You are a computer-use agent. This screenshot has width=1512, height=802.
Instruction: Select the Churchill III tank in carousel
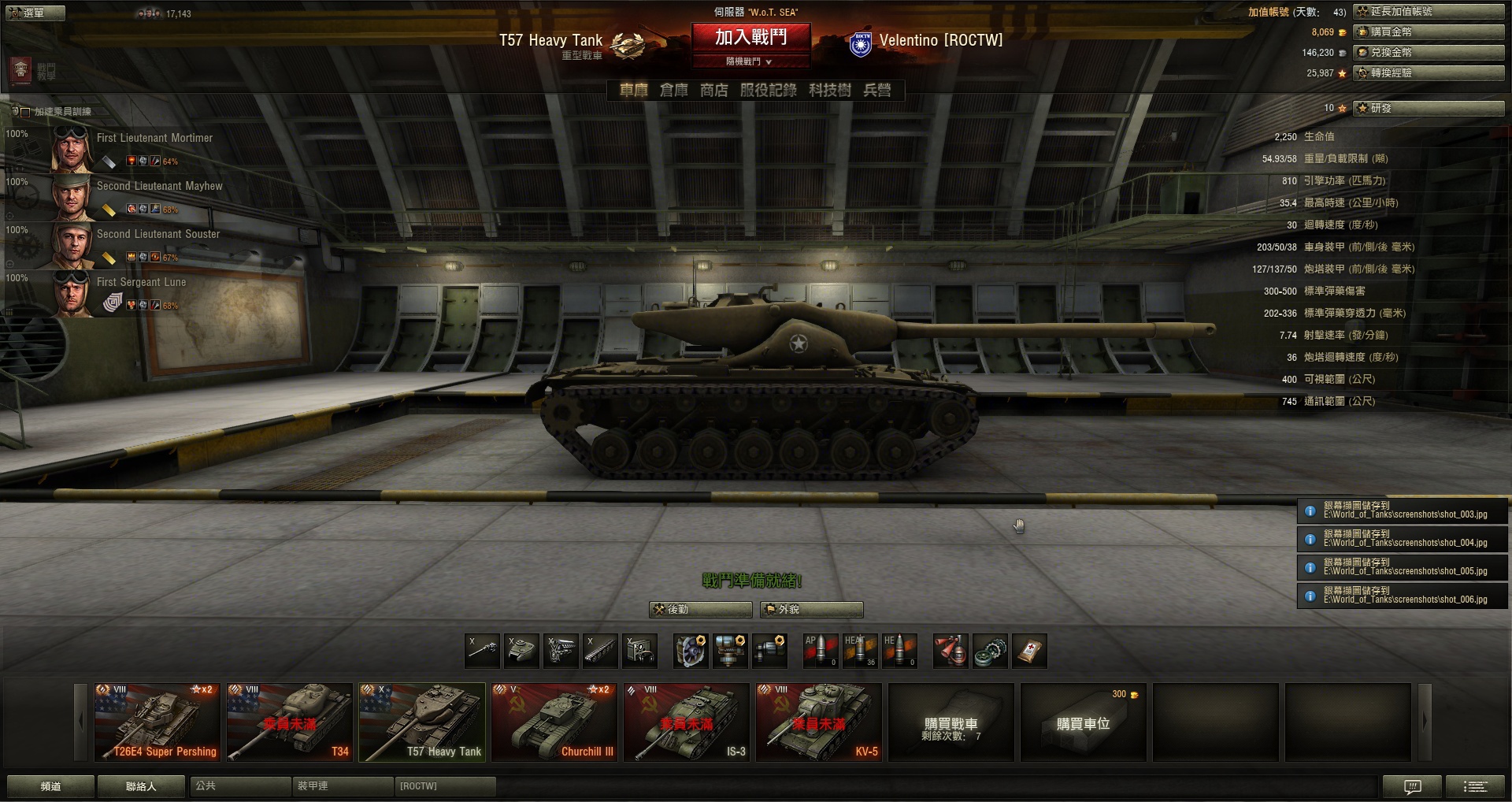coord(554,722)
